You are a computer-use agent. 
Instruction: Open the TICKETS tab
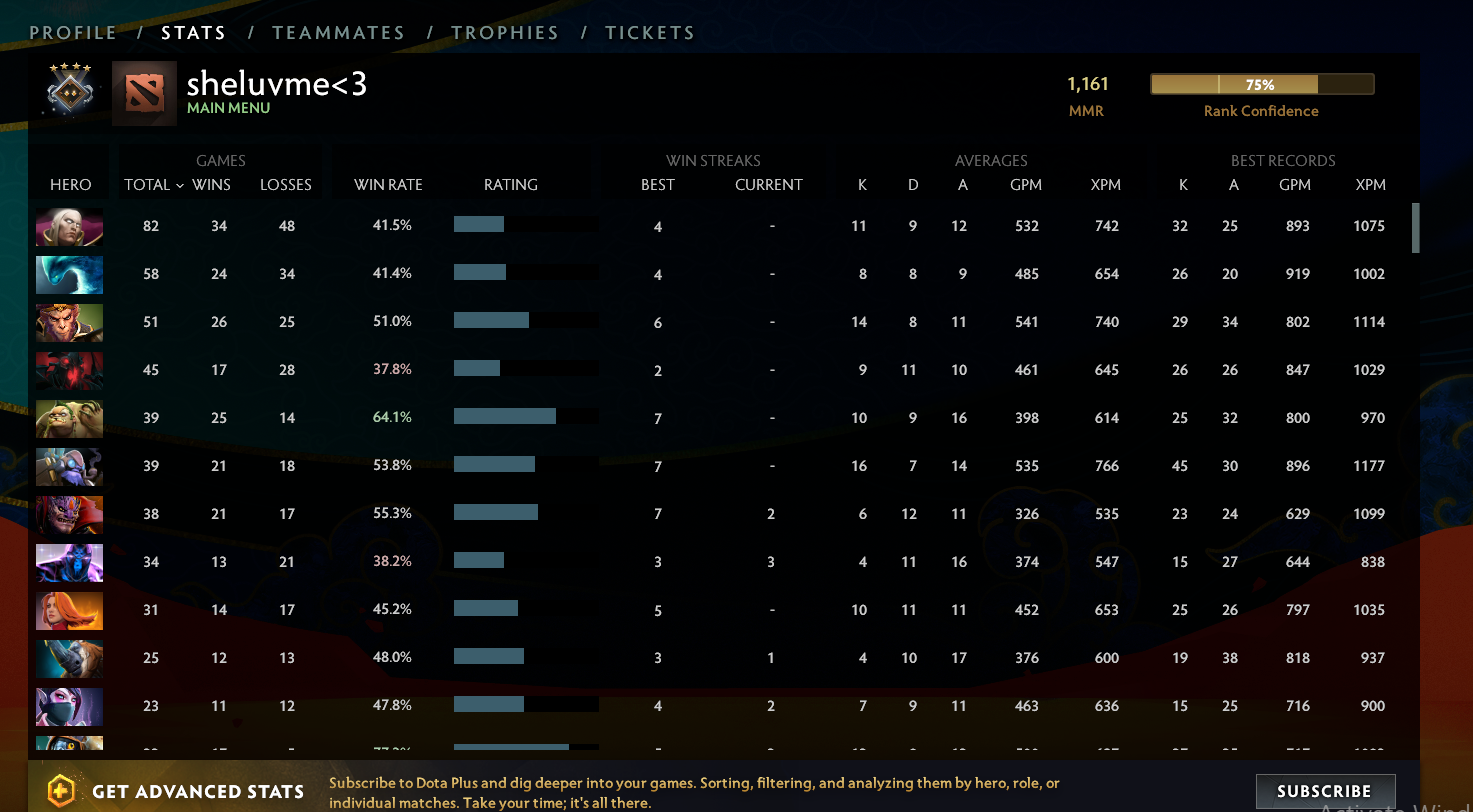[650, 32]
